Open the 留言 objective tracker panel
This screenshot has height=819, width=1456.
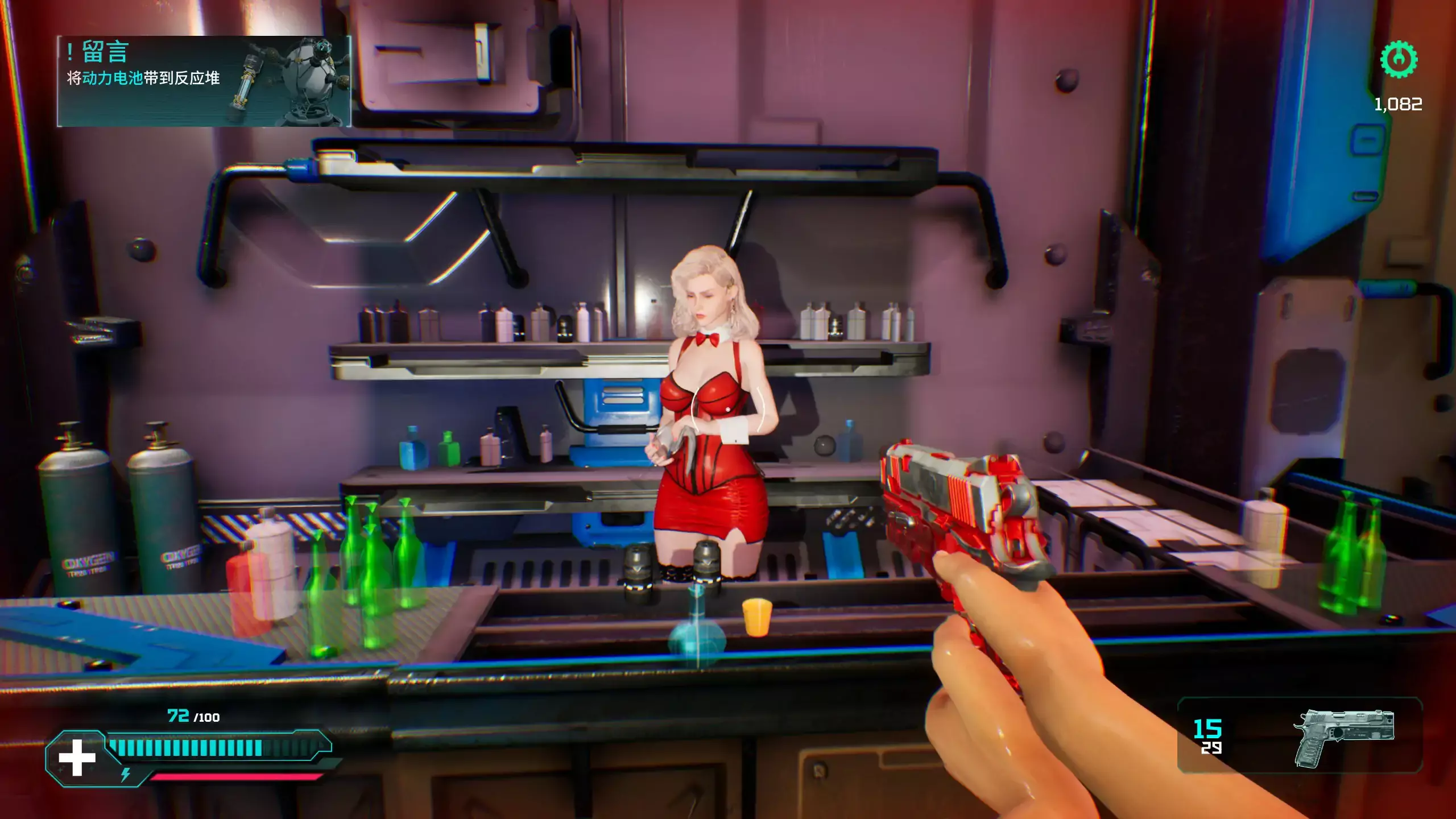point(204,81)
